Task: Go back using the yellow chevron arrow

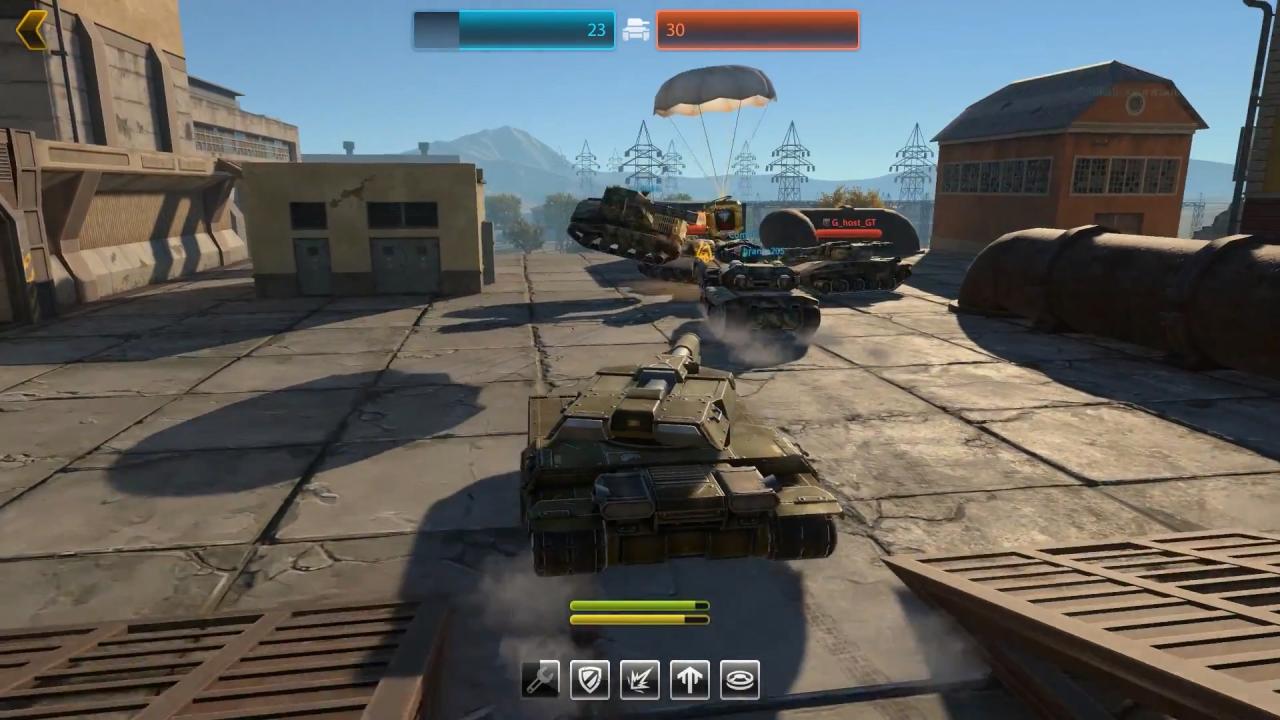Action: click(32, 30)
